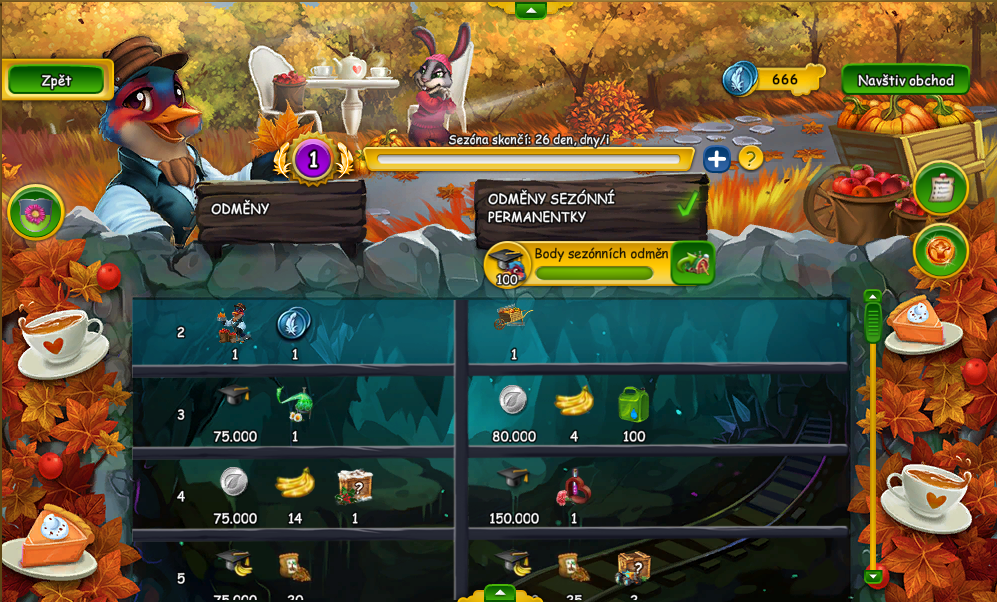
Task: Select the level 2 wheelbarrow pass reward
Action: click(514, 320)
